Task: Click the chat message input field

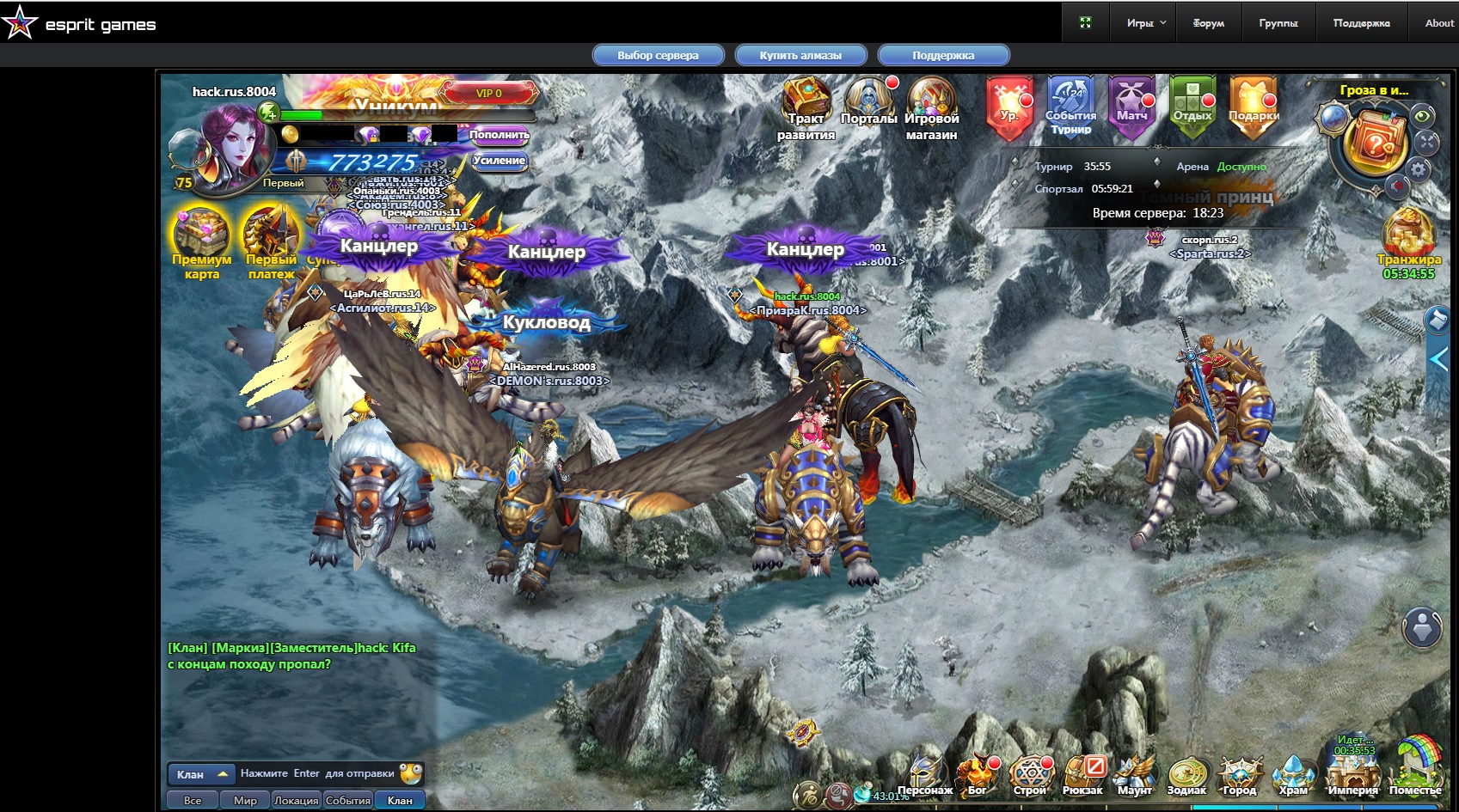Action: point(316,773)
